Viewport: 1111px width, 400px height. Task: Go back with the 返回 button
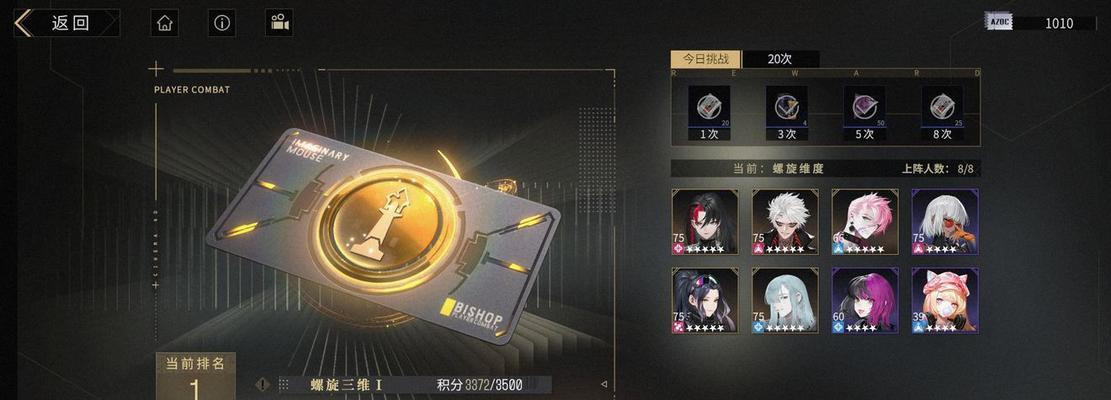(x=66, y=23)
